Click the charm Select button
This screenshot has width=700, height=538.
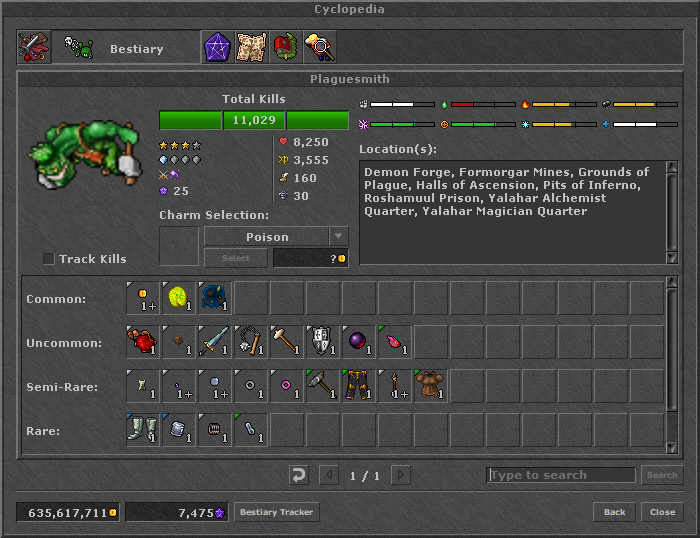[x=235, y=258]
